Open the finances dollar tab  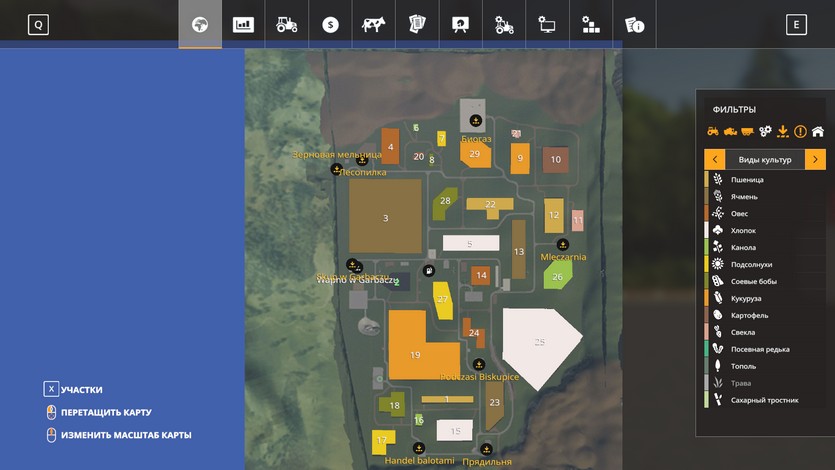point(330,25)
